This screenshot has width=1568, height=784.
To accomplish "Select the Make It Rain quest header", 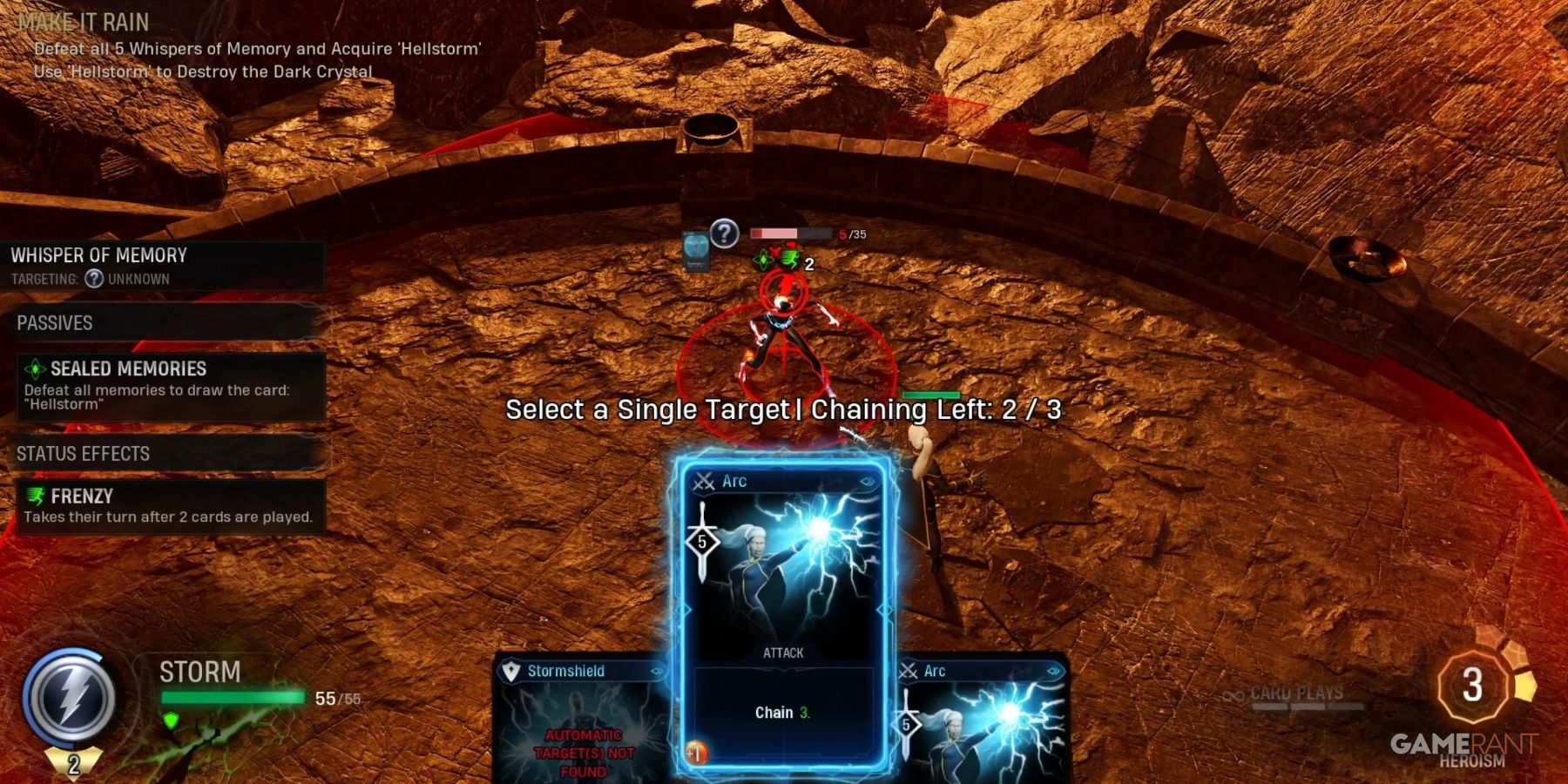I will pyautogui.click(x=83, y=23).
